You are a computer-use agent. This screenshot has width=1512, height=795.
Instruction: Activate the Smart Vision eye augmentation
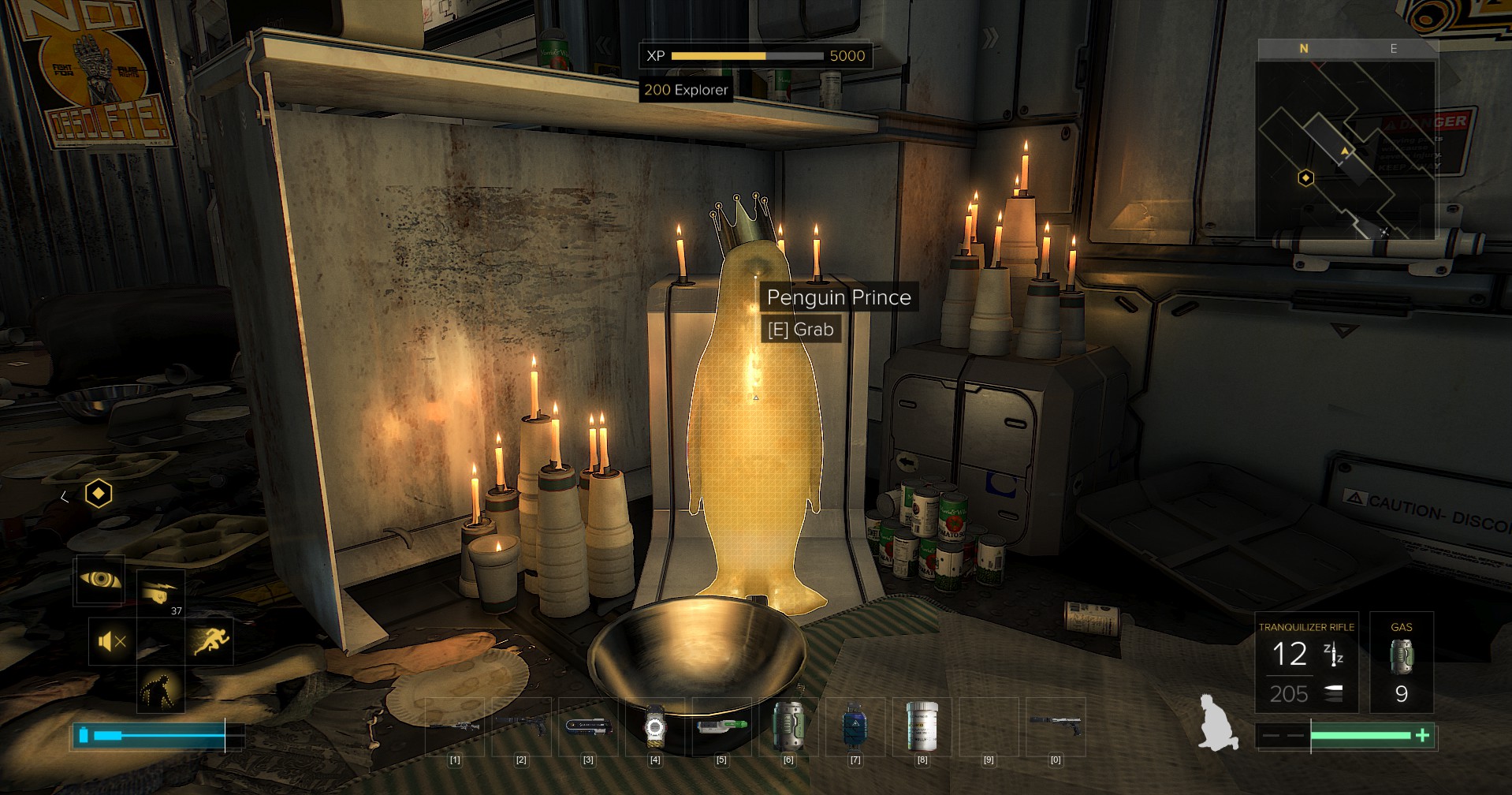99,580
